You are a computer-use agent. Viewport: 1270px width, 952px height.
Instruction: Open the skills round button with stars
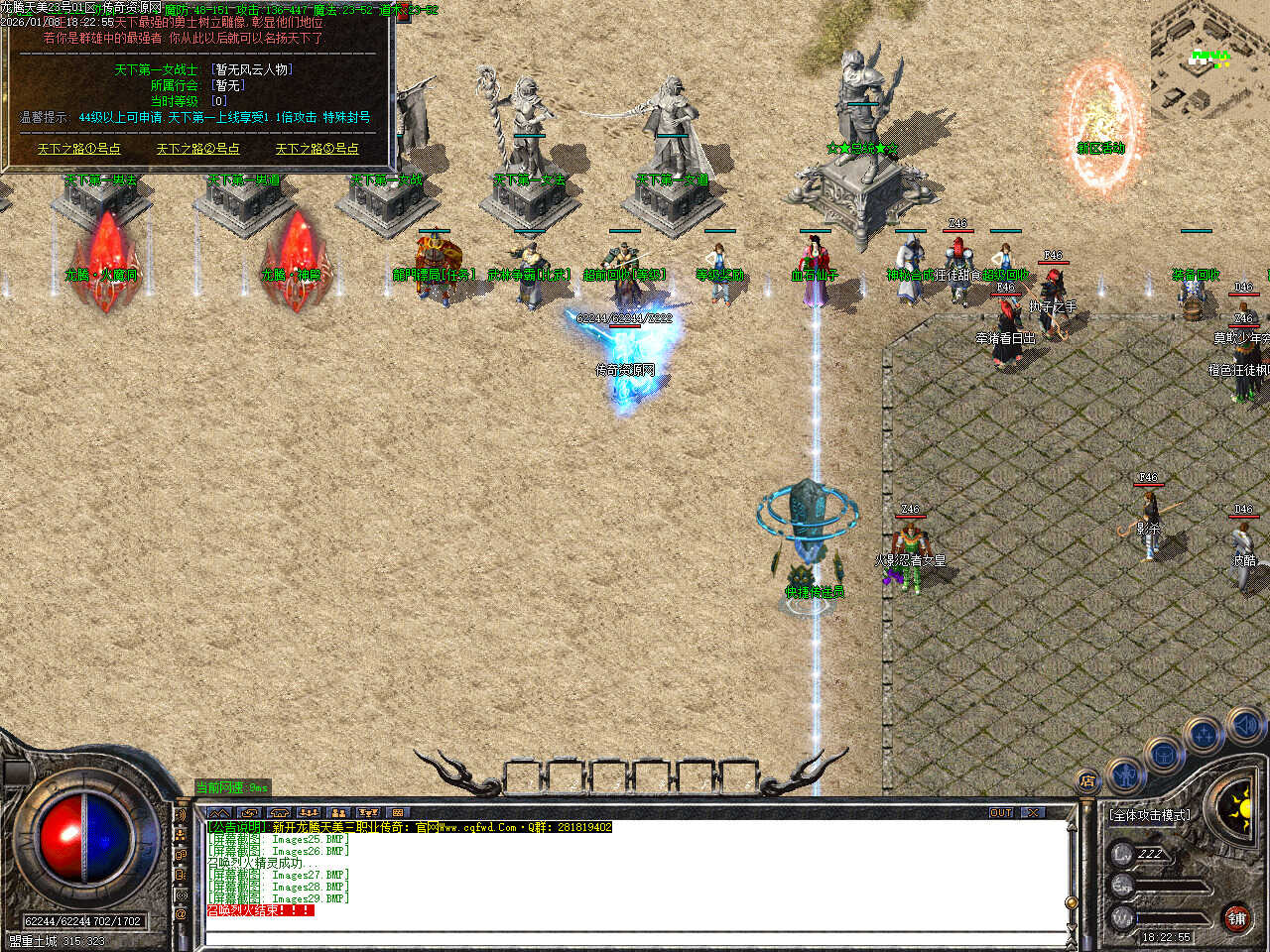click(x=1204, y=736)
